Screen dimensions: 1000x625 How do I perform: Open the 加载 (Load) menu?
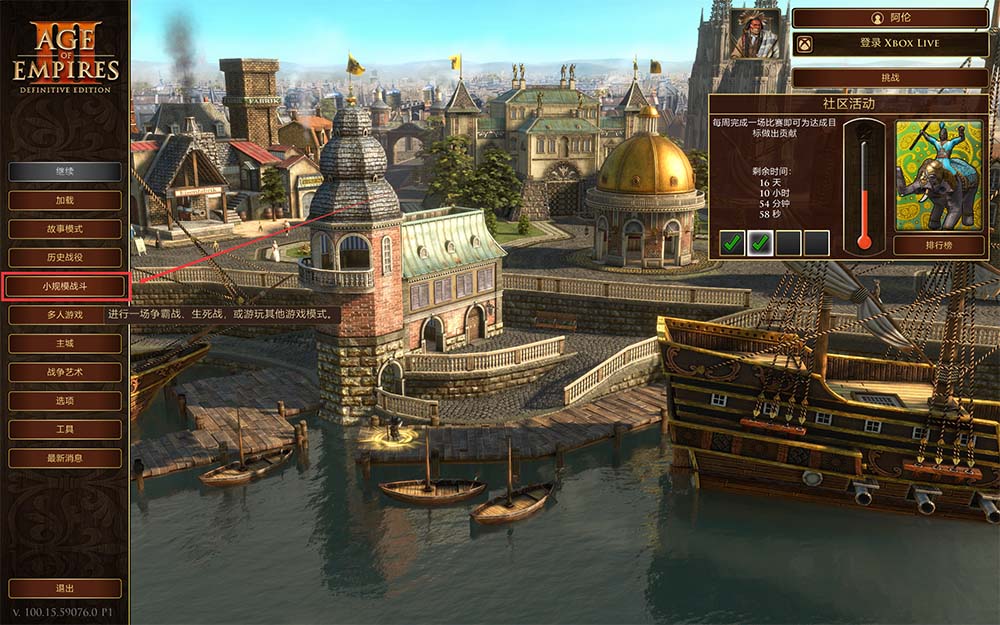point(65,200)
